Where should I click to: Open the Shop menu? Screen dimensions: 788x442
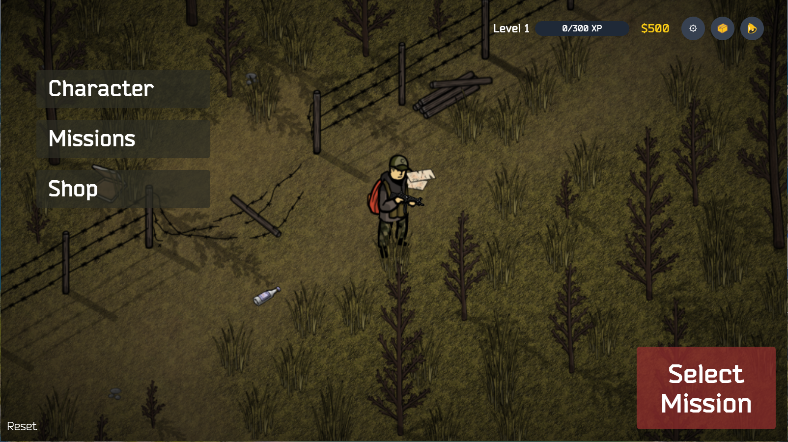click(x=122, y=189)
